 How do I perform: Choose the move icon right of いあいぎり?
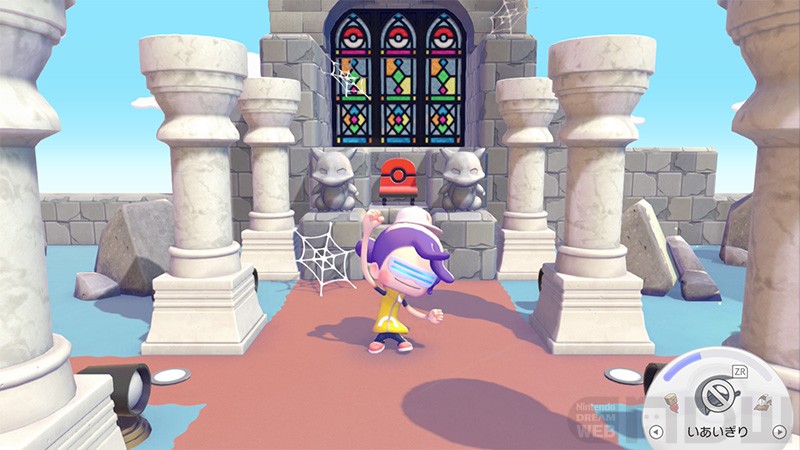coord(762,402)
